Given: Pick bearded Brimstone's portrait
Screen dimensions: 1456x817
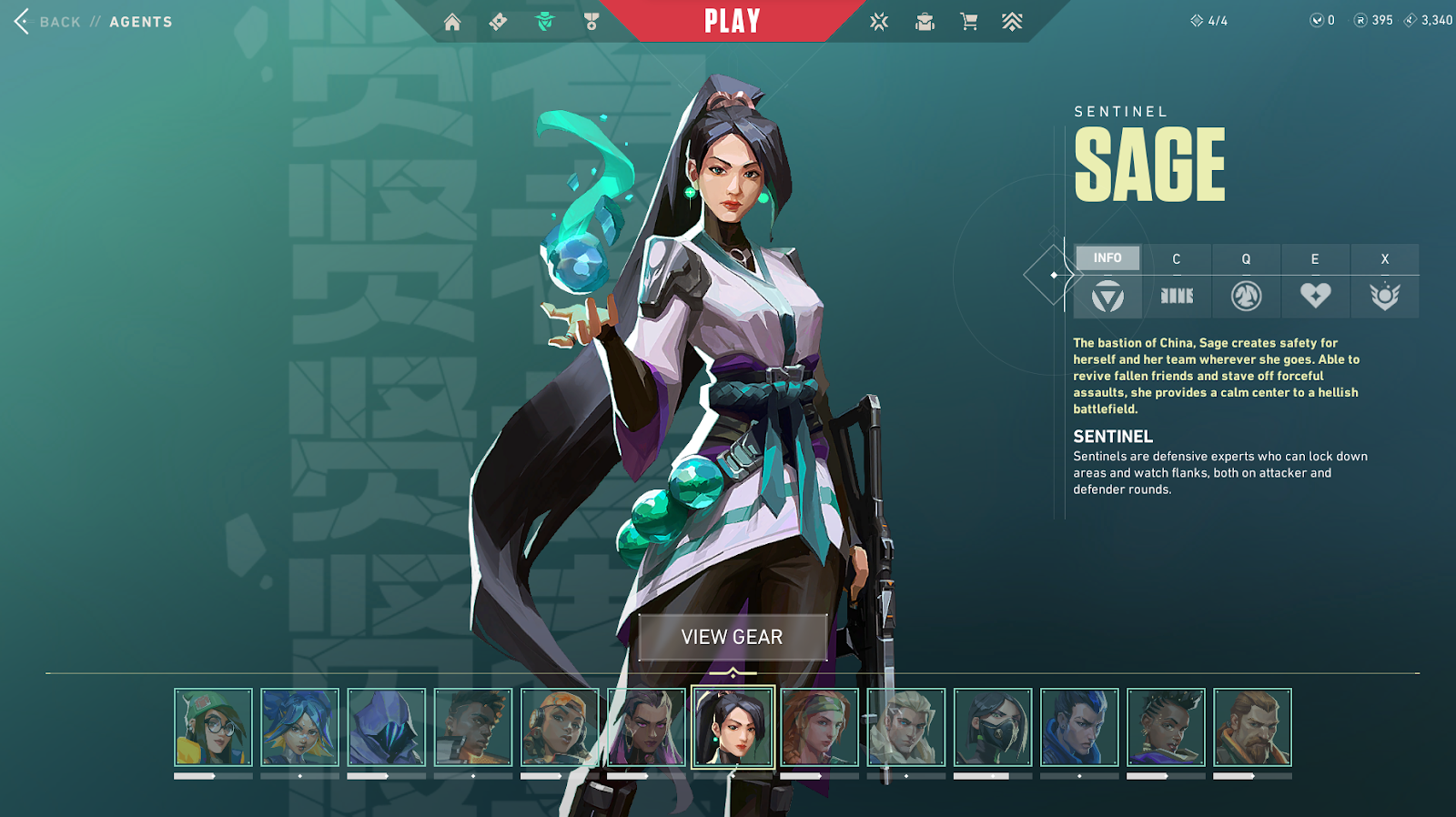Looking at the screenshot, I should click(x=1252, y=727).
